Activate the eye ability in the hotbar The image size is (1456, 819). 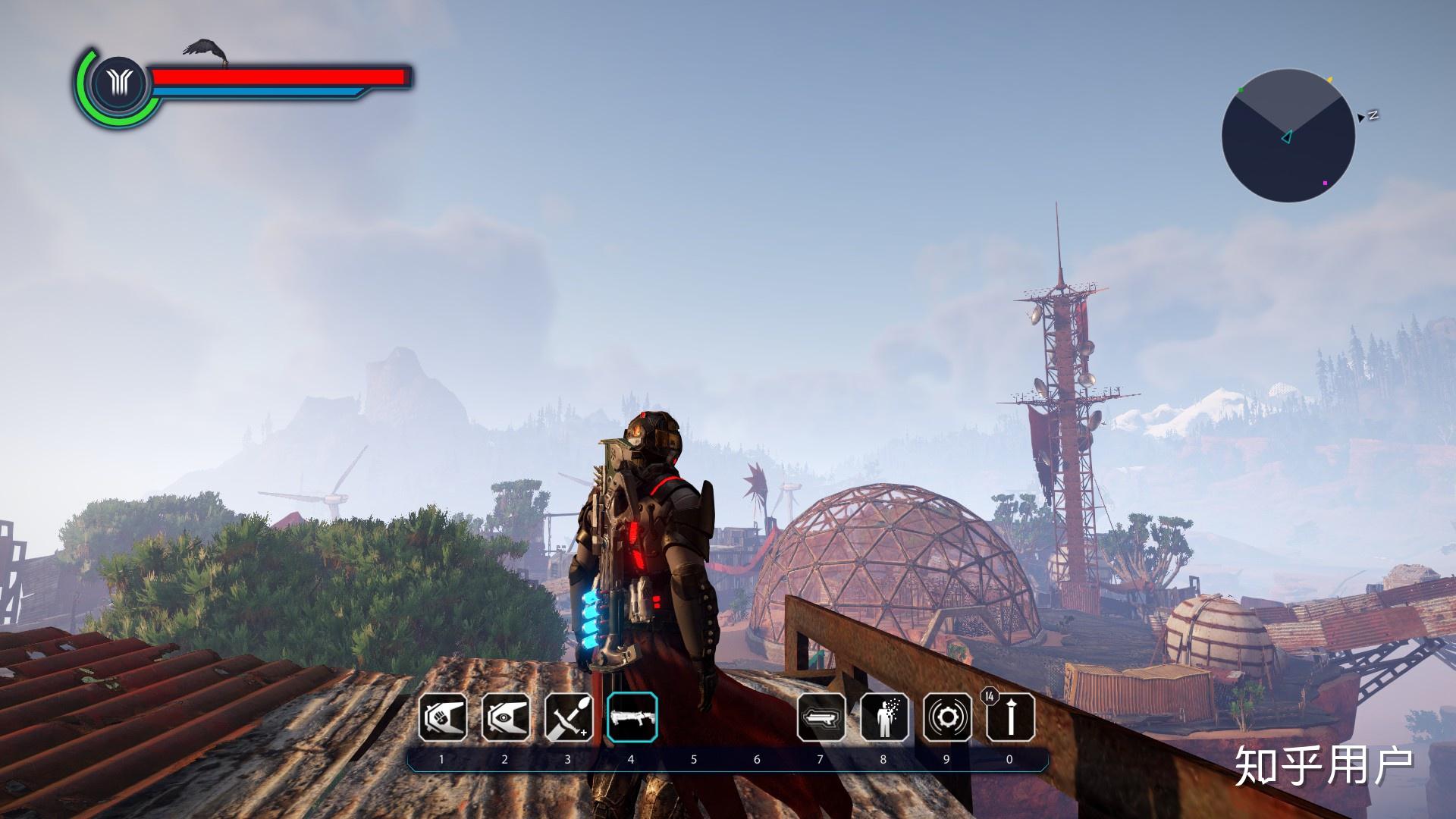tap(506, 717)
